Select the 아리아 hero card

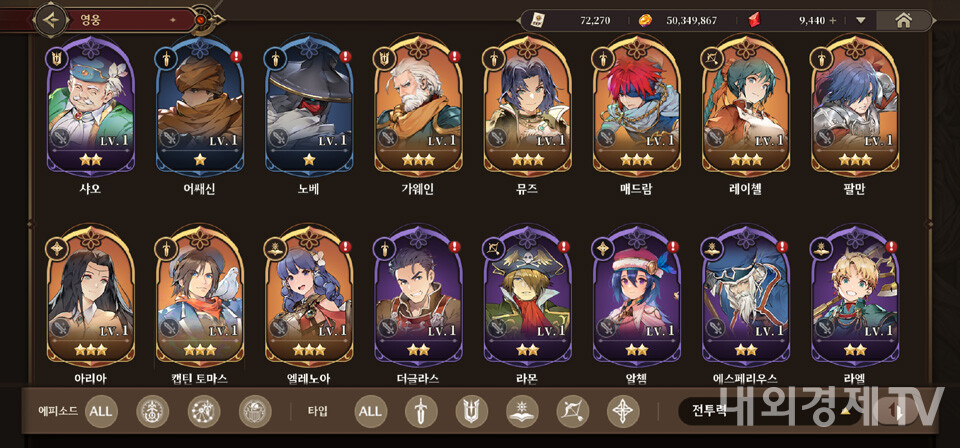[90, 300]
